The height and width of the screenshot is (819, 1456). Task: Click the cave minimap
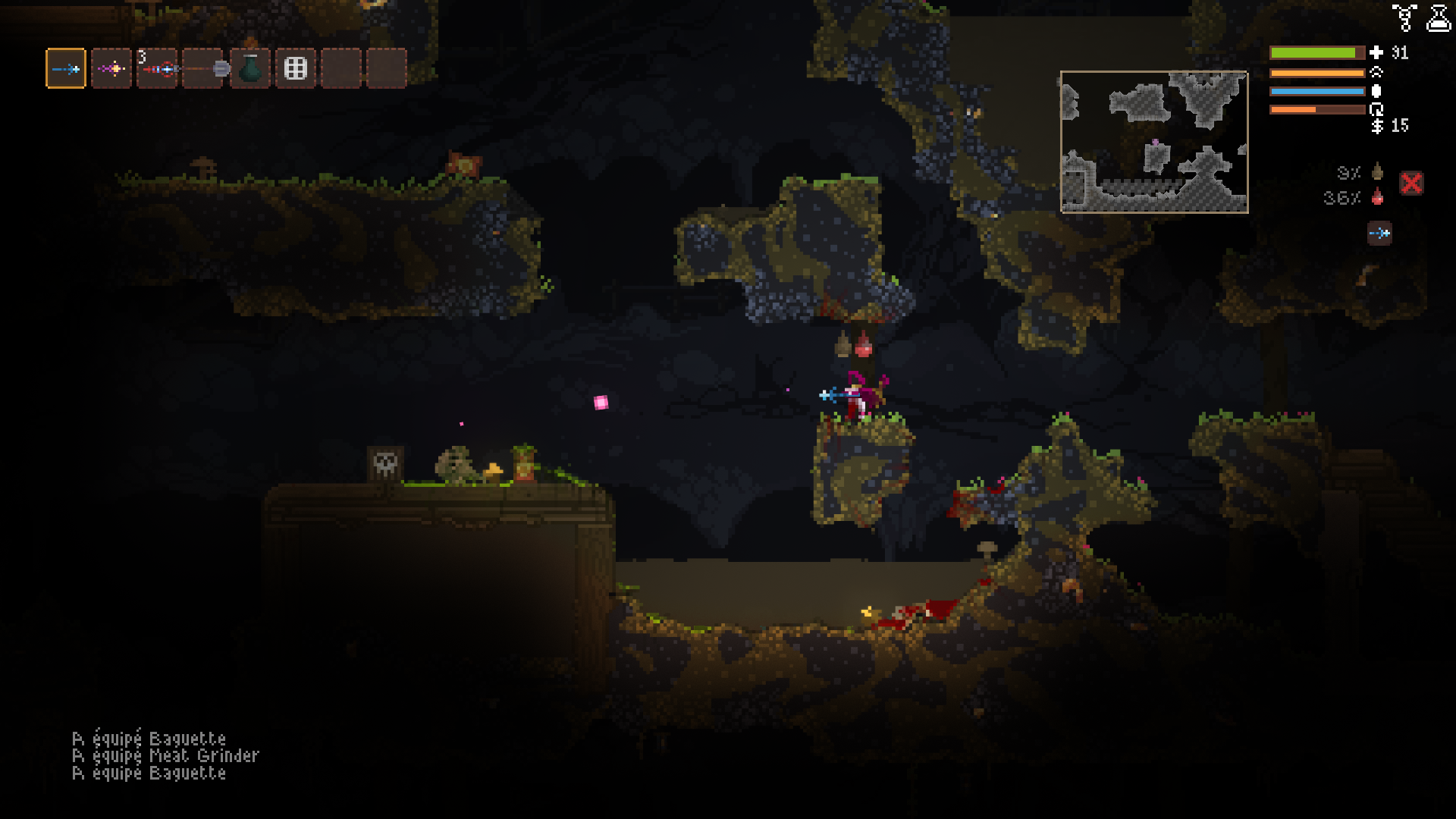pyautogui.click(x=1153, y=142)
